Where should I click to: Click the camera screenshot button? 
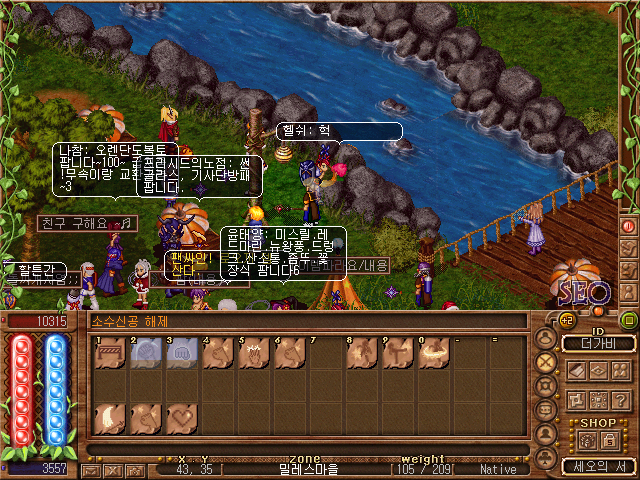coord(135,469)
